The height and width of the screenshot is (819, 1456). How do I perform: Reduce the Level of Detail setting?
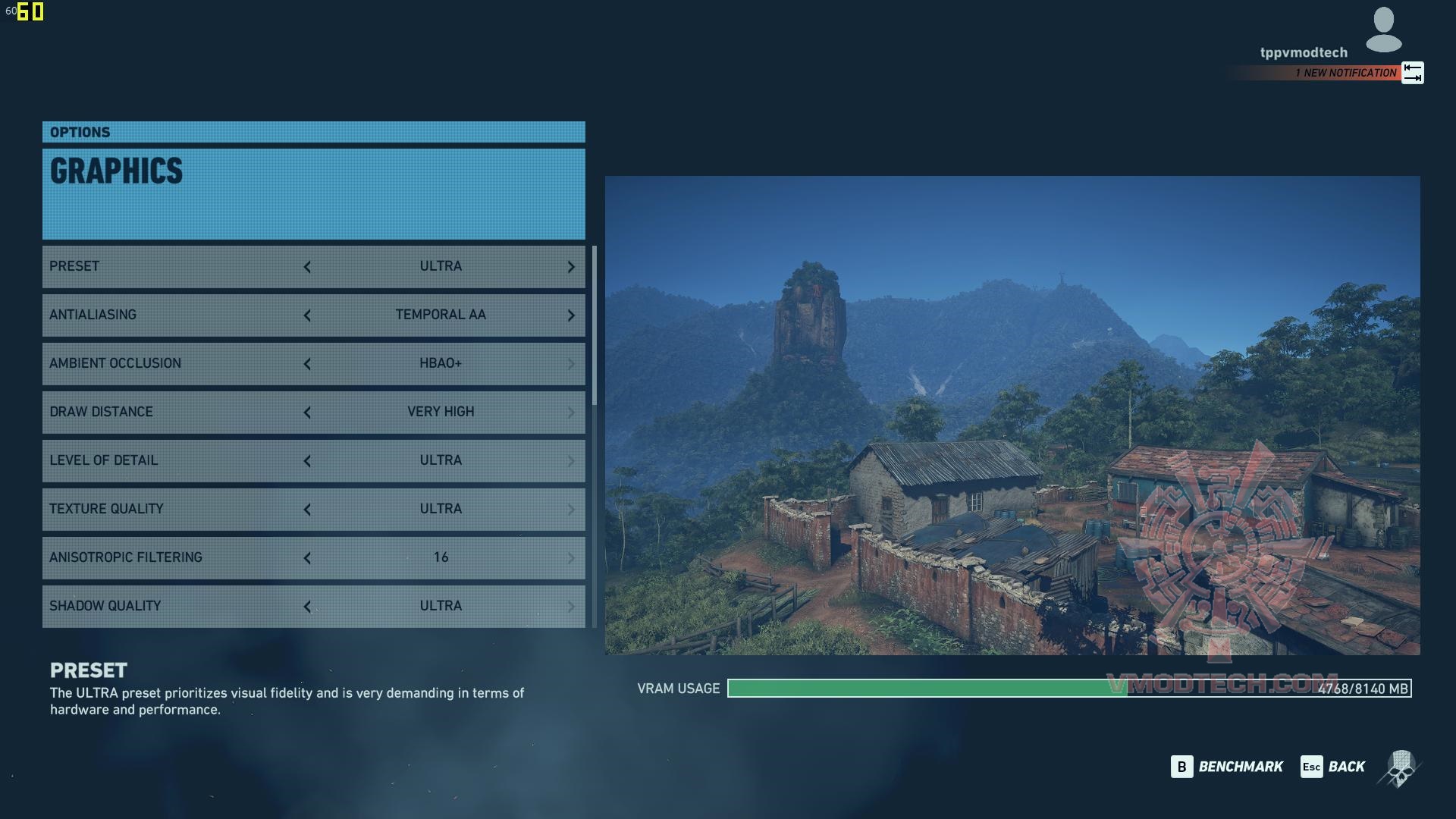307,461
